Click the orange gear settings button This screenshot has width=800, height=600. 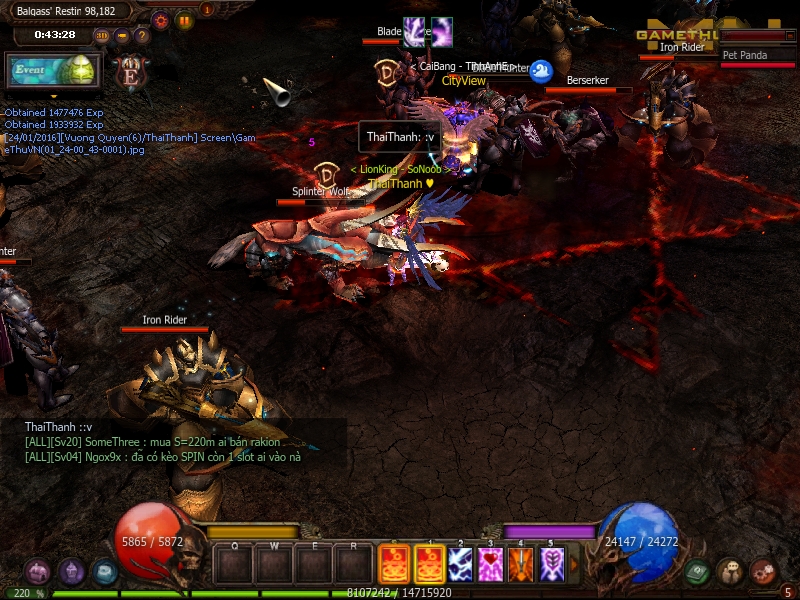(160, 19)
